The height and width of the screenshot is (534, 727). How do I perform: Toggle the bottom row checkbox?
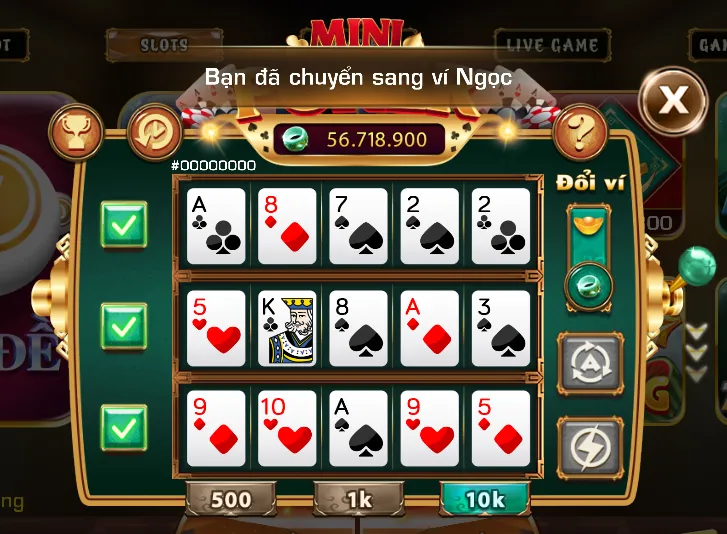(124, 428)
